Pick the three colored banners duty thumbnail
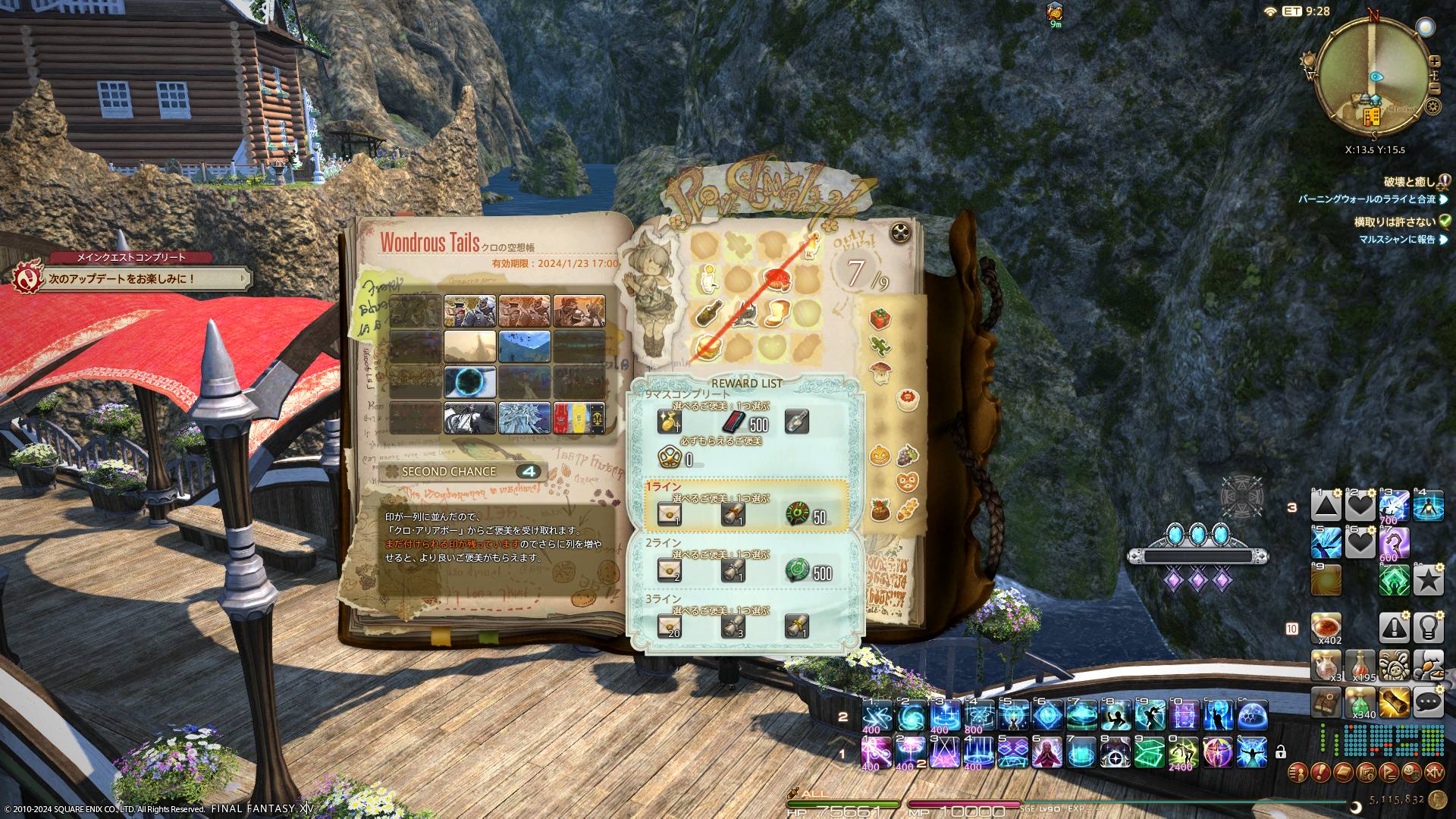1456x819 pixels. tap(579, 418)
